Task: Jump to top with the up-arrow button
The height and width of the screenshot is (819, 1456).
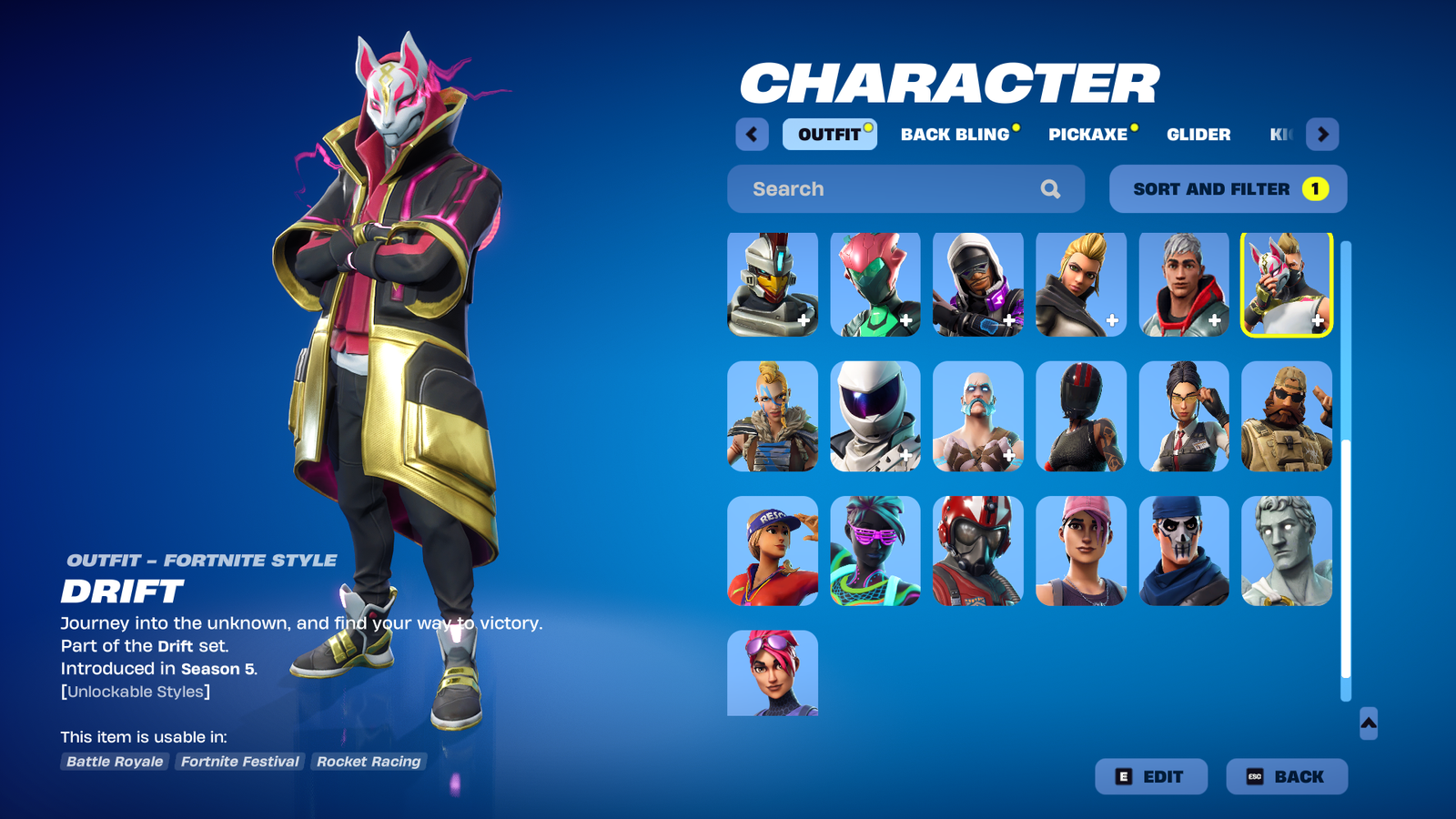Action: click(x=1369, y=723)
